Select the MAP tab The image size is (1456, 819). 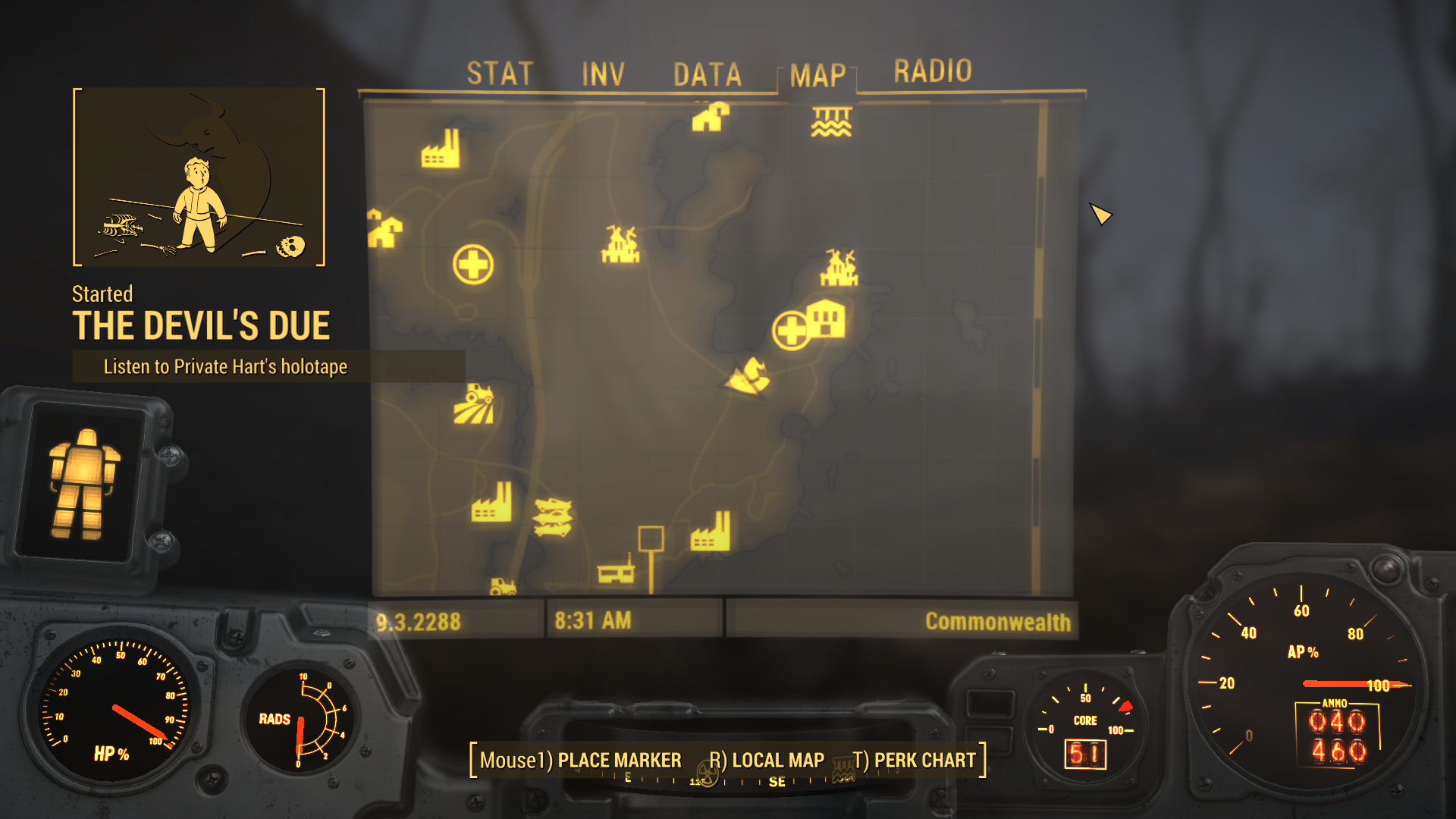[x=817, y=75]
